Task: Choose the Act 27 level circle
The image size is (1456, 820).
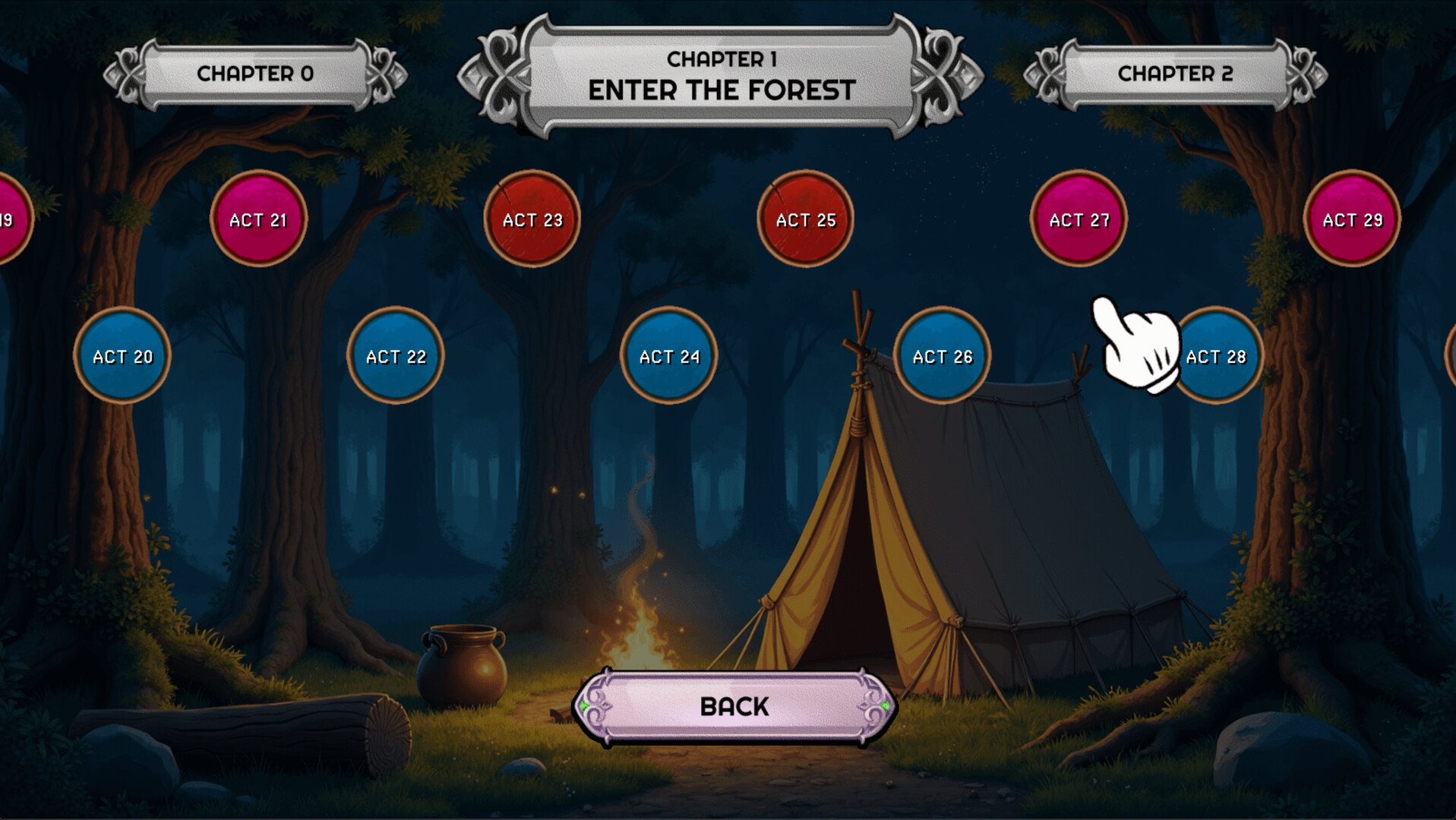Action: [x=1078, y=219]
